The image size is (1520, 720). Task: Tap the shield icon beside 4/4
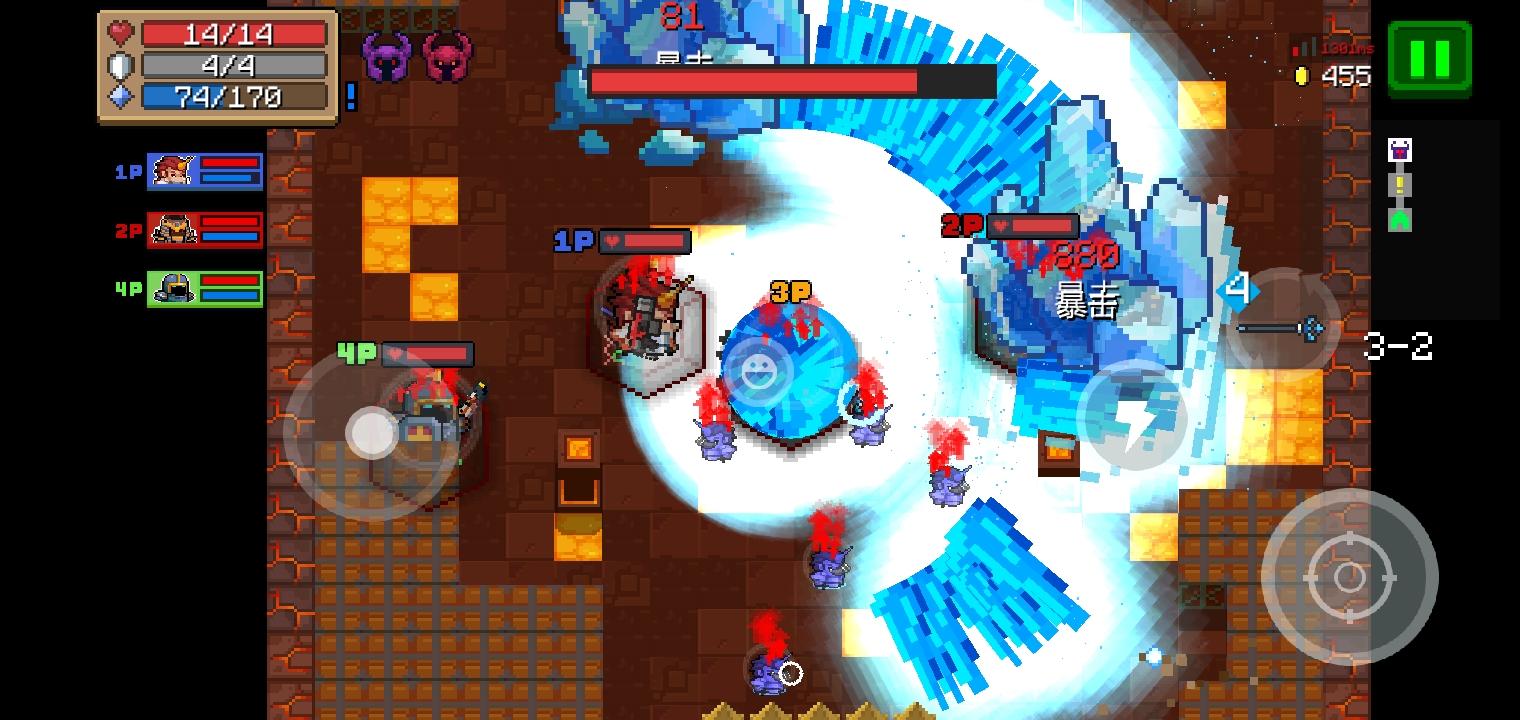[119, 65]
